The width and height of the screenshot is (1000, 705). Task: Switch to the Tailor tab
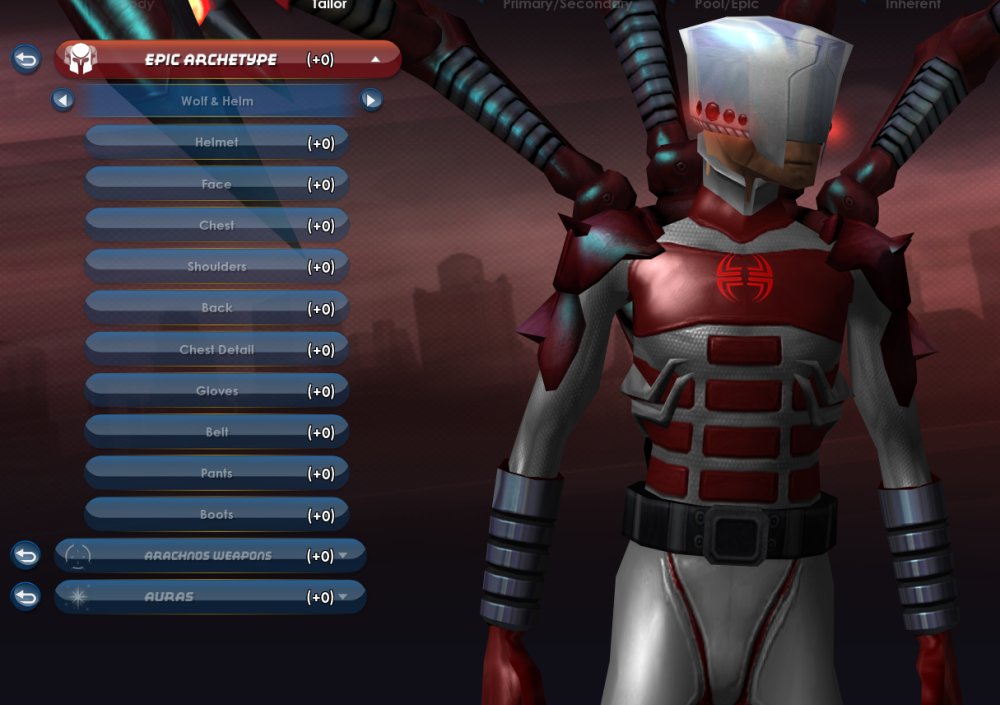coord(328,5)
